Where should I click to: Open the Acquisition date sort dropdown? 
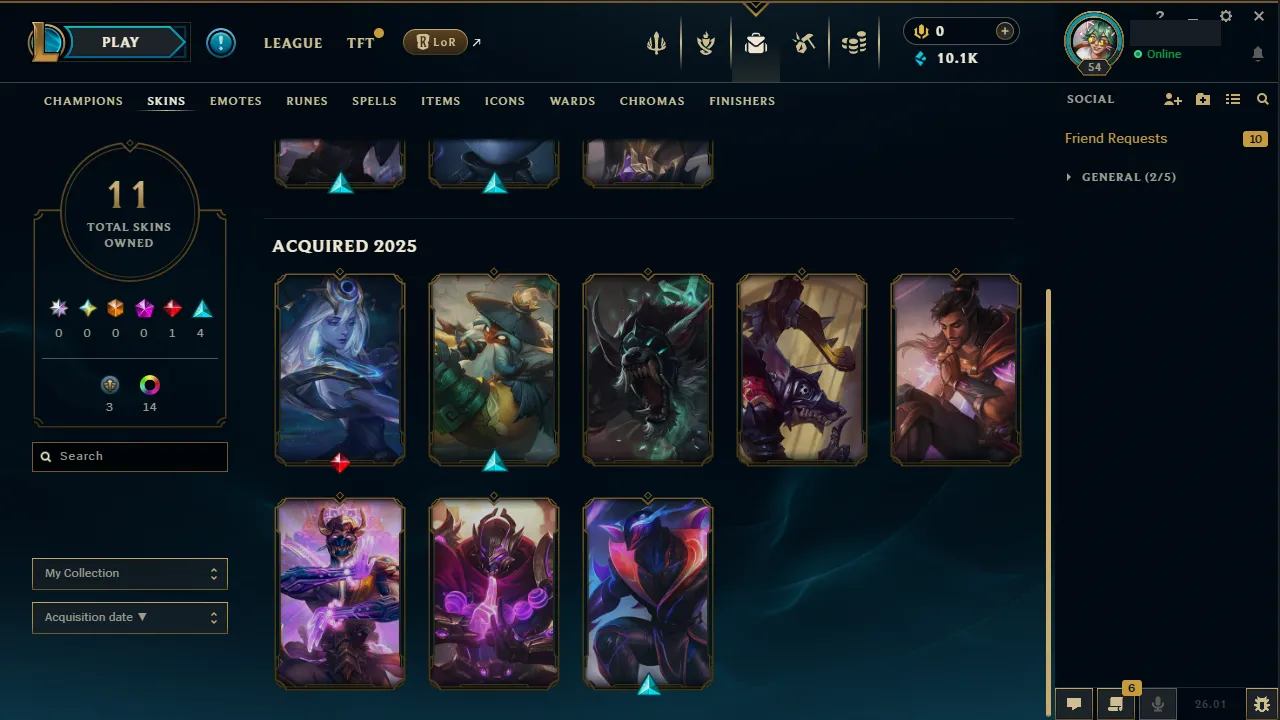click(x=129, y=617)
